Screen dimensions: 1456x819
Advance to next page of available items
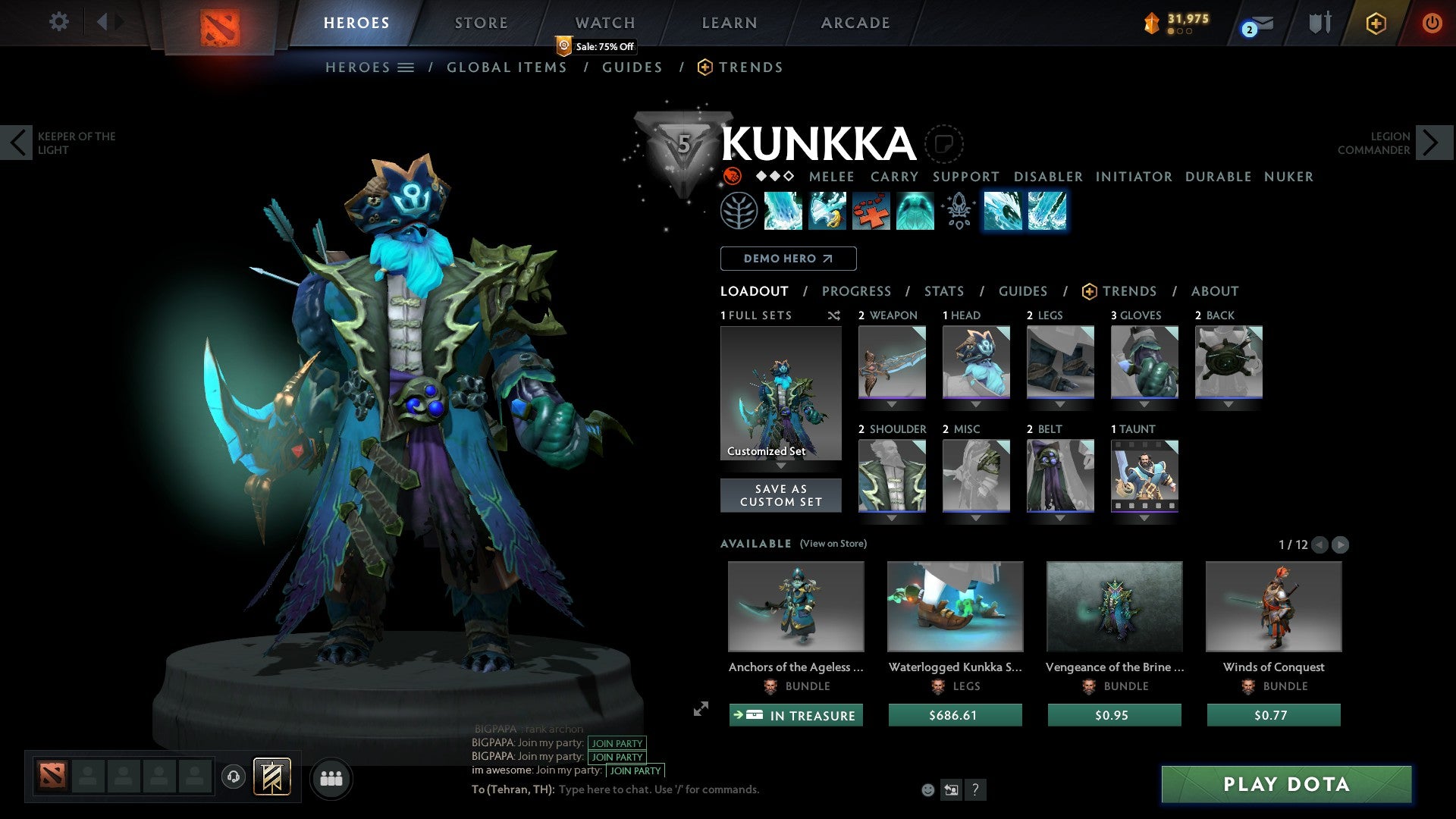coord(1340,544)
